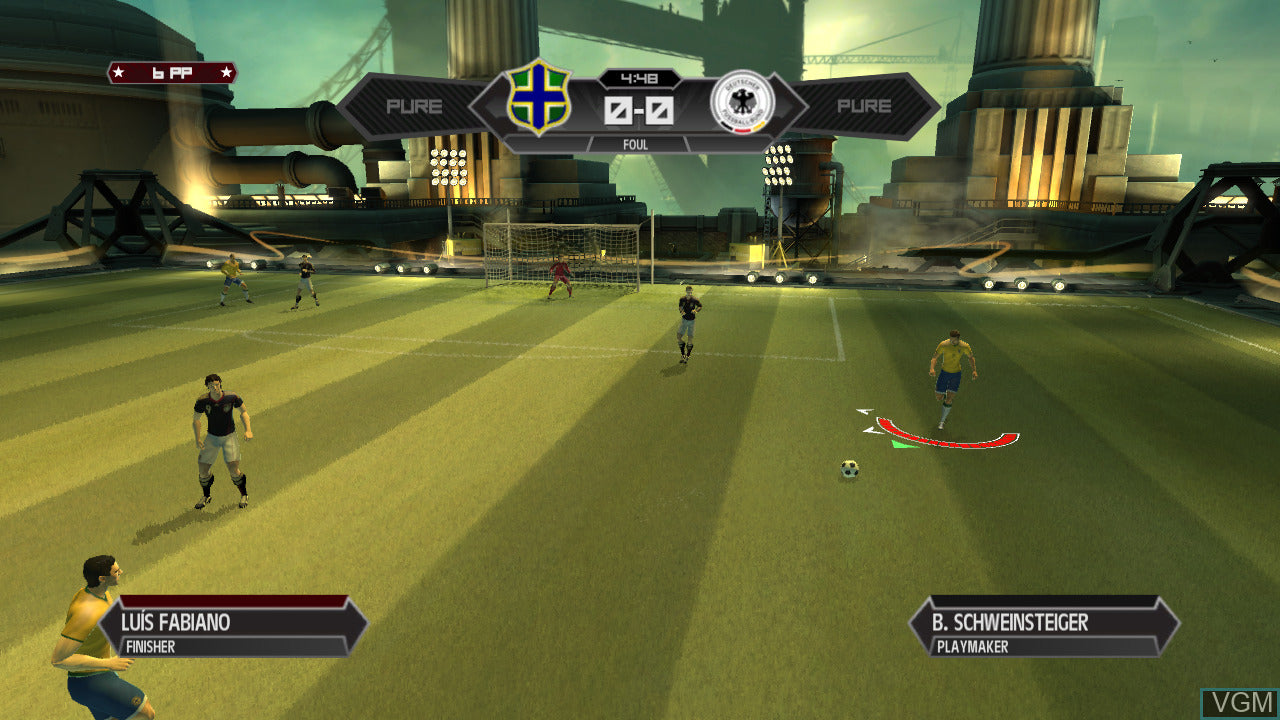The image size is (1280, 720).
Task: Click the green arrow below the power gauge
Action: pos(903,445)
